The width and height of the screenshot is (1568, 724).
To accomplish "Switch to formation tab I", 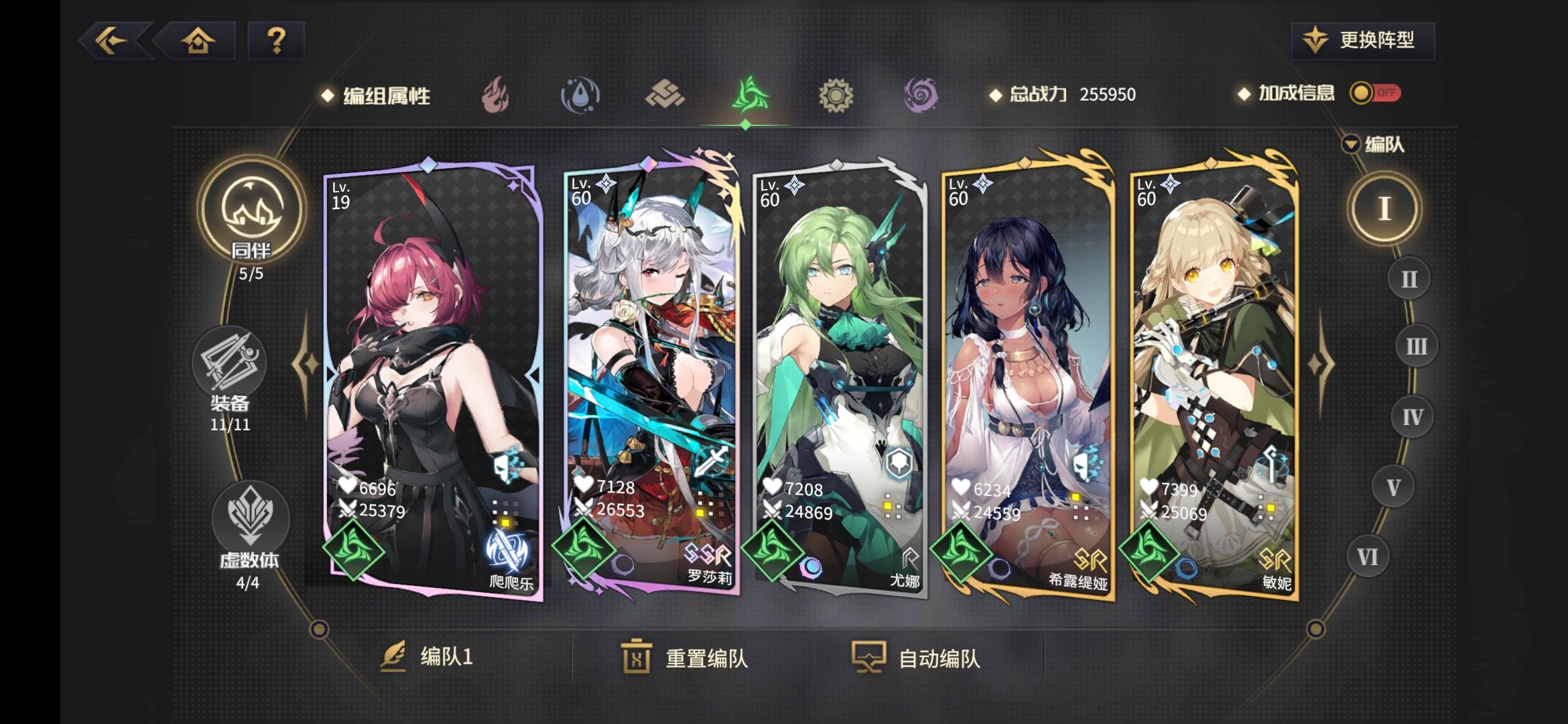I will tap(1385, 208).
